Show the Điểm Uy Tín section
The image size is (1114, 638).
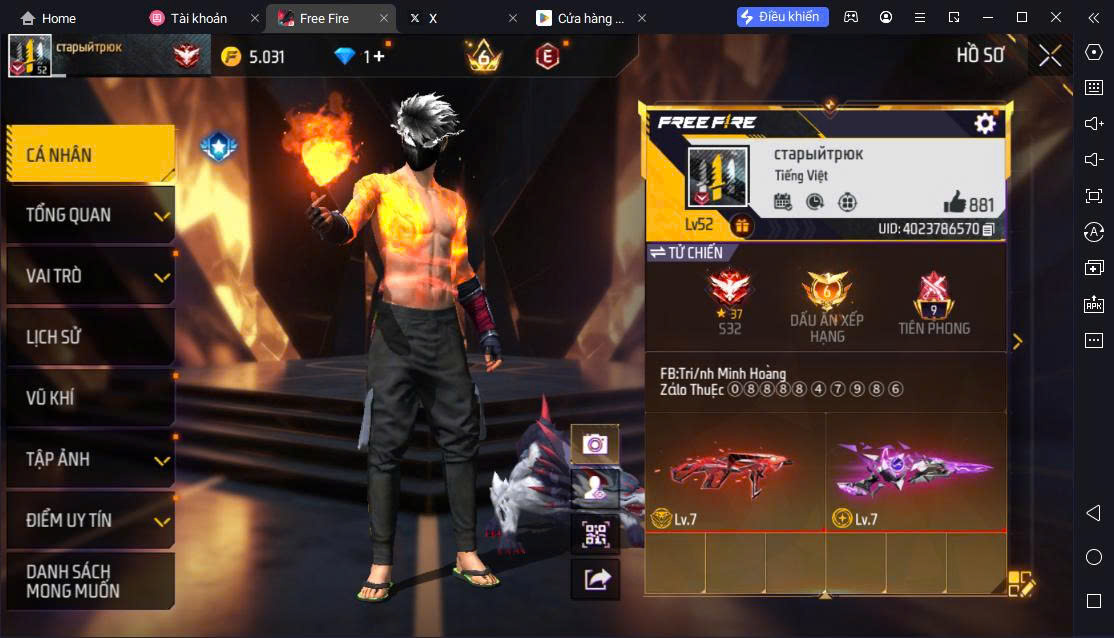tap(90, 520)
